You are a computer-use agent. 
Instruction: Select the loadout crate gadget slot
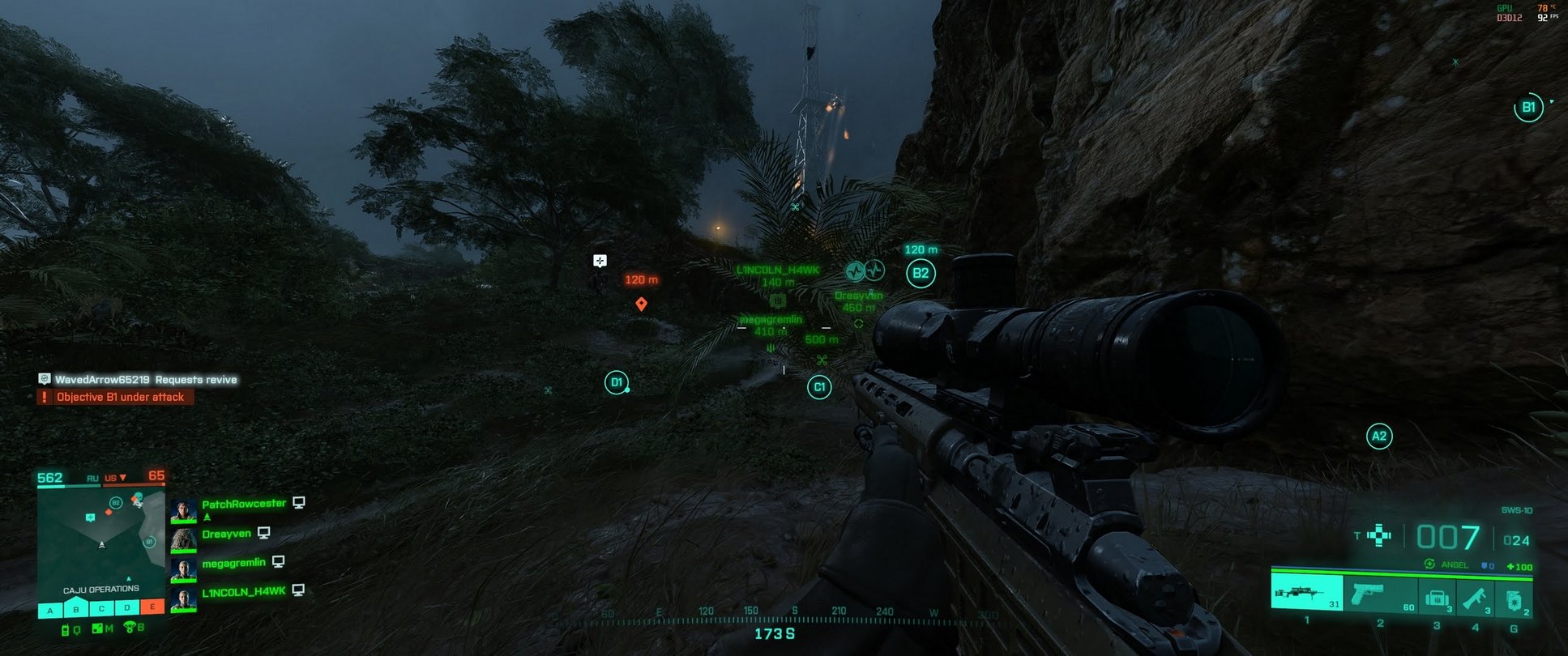(x=1437, y=598)
